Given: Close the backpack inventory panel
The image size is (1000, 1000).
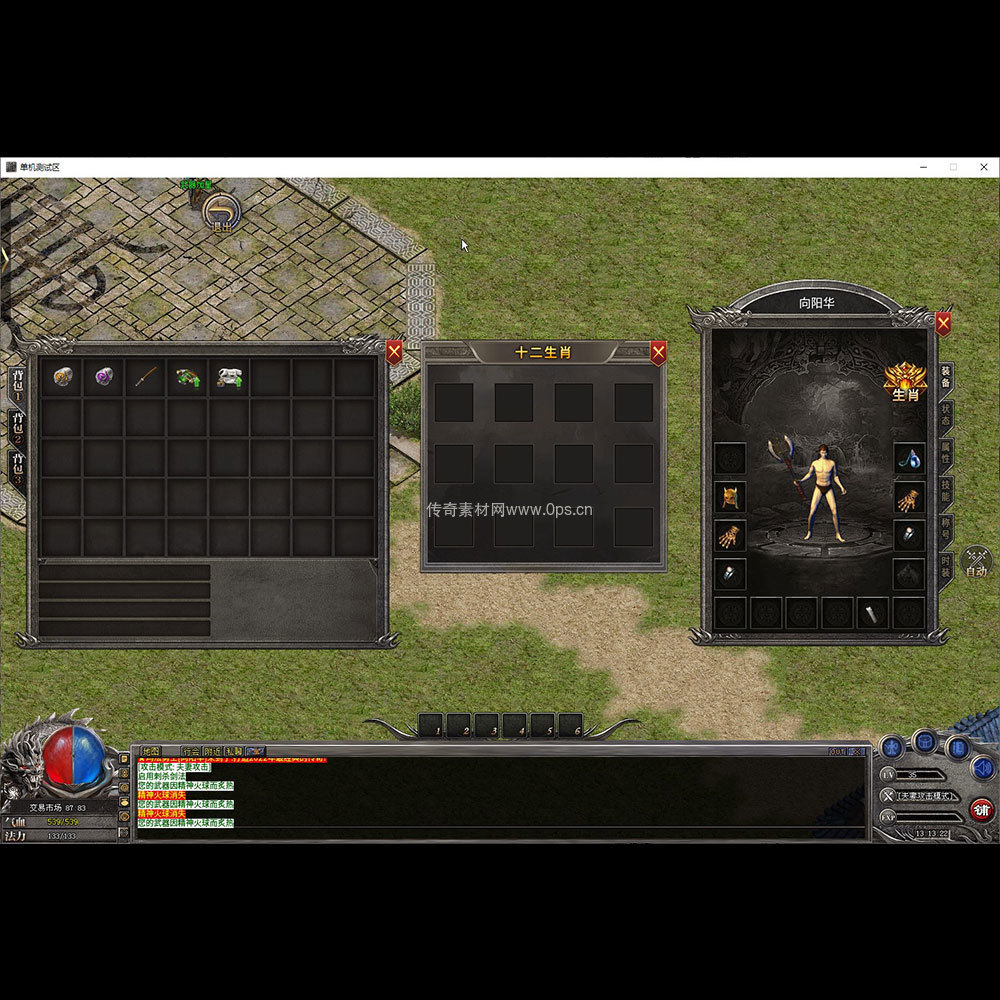Looking at the screenshot, I should click(394, 351).
